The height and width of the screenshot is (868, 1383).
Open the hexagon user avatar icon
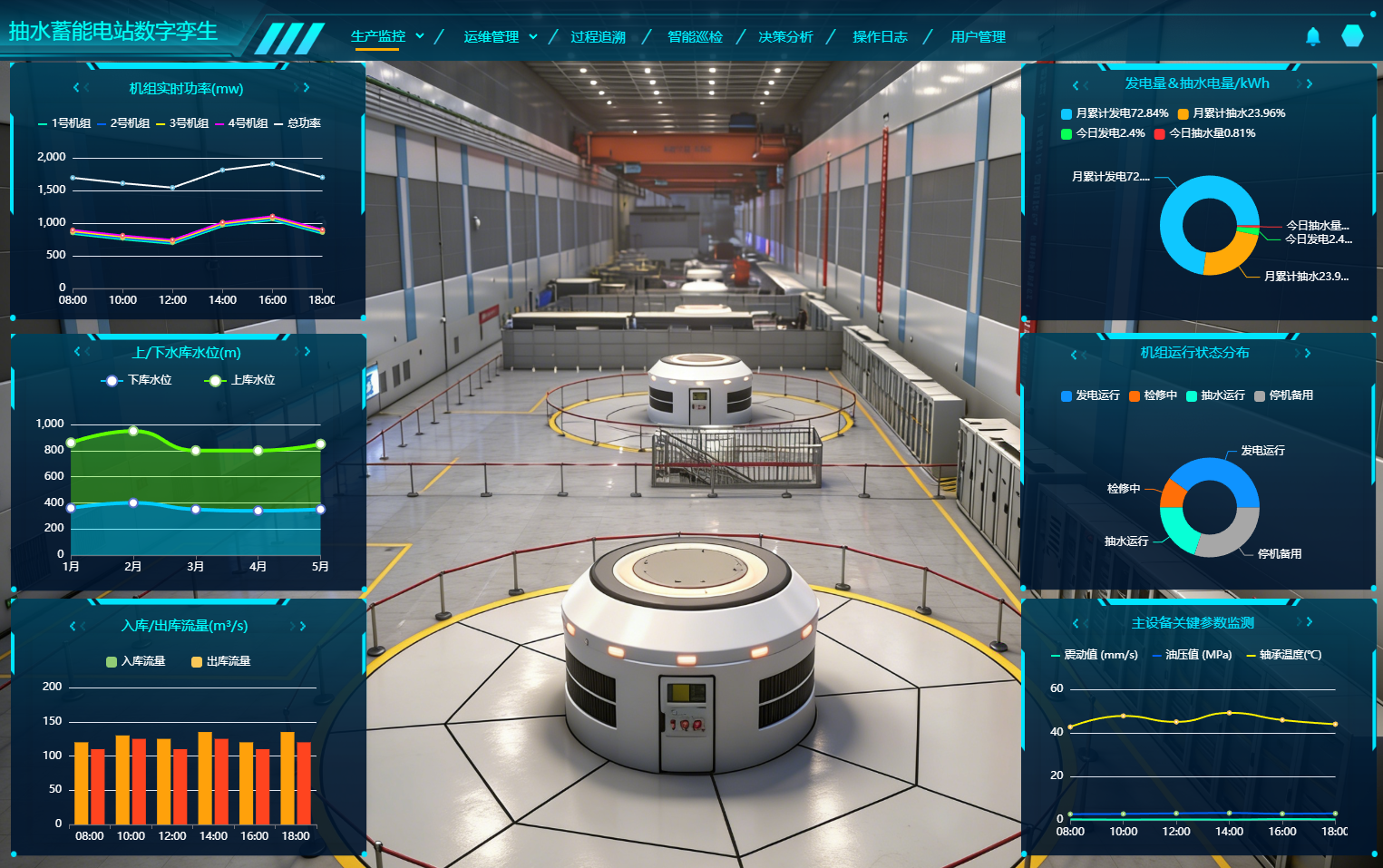tap(1352, 35)
